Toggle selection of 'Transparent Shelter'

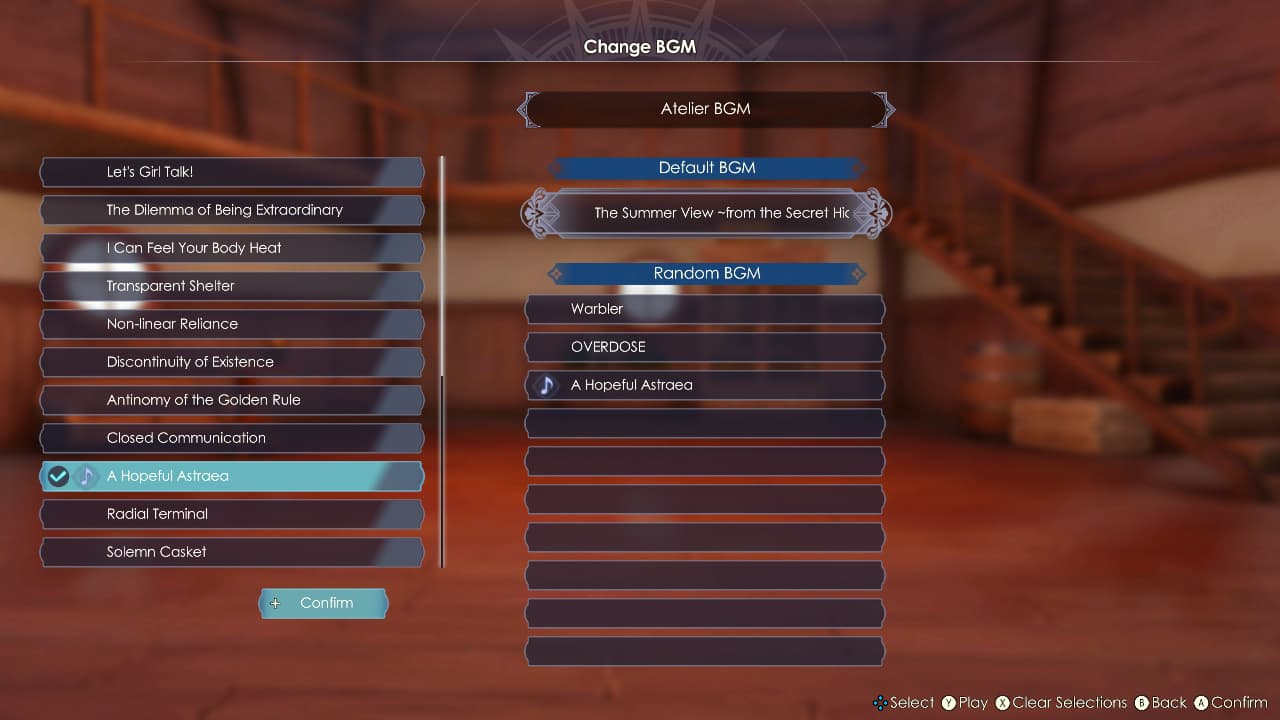pos(232,286)
